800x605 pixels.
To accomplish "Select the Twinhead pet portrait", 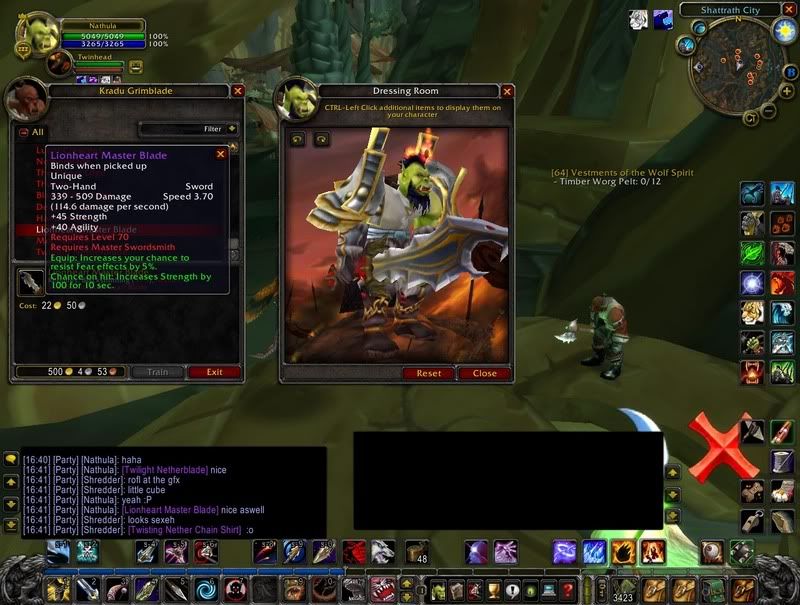I will 60,65.
